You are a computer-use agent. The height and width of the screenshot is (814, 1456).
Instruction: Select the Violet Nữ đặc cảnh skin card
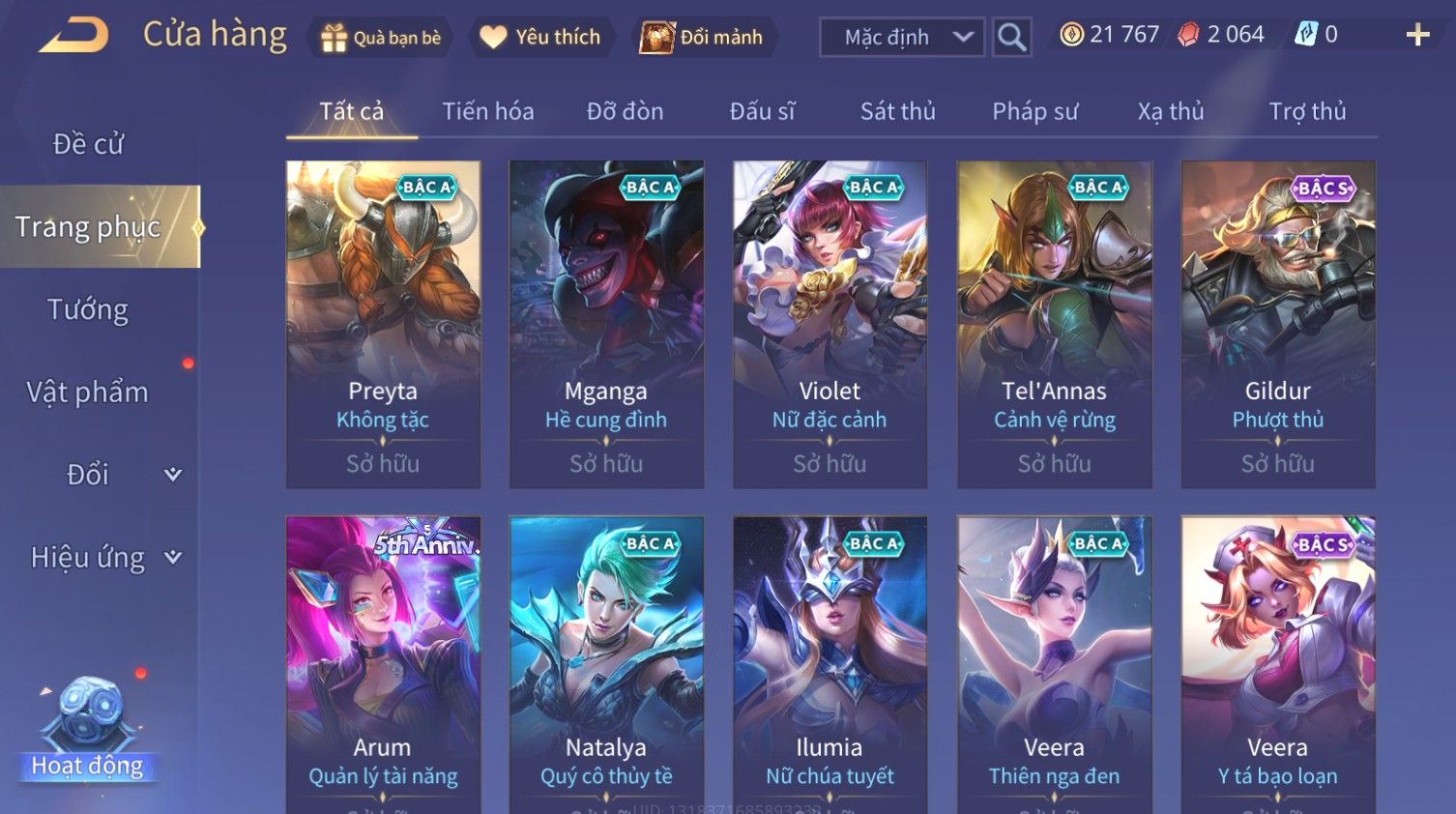(830, 324)
